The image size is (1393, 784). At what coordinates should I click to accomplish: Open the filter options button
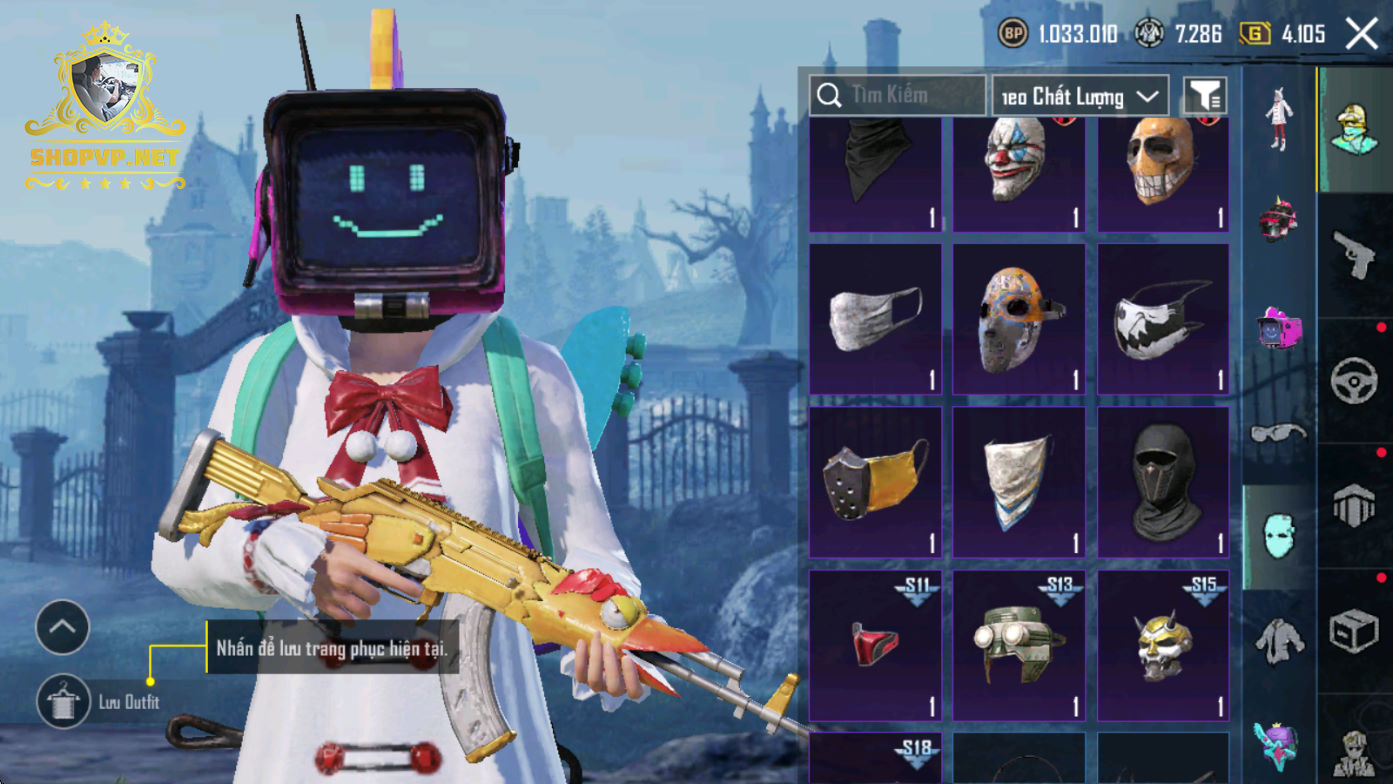1205,96
